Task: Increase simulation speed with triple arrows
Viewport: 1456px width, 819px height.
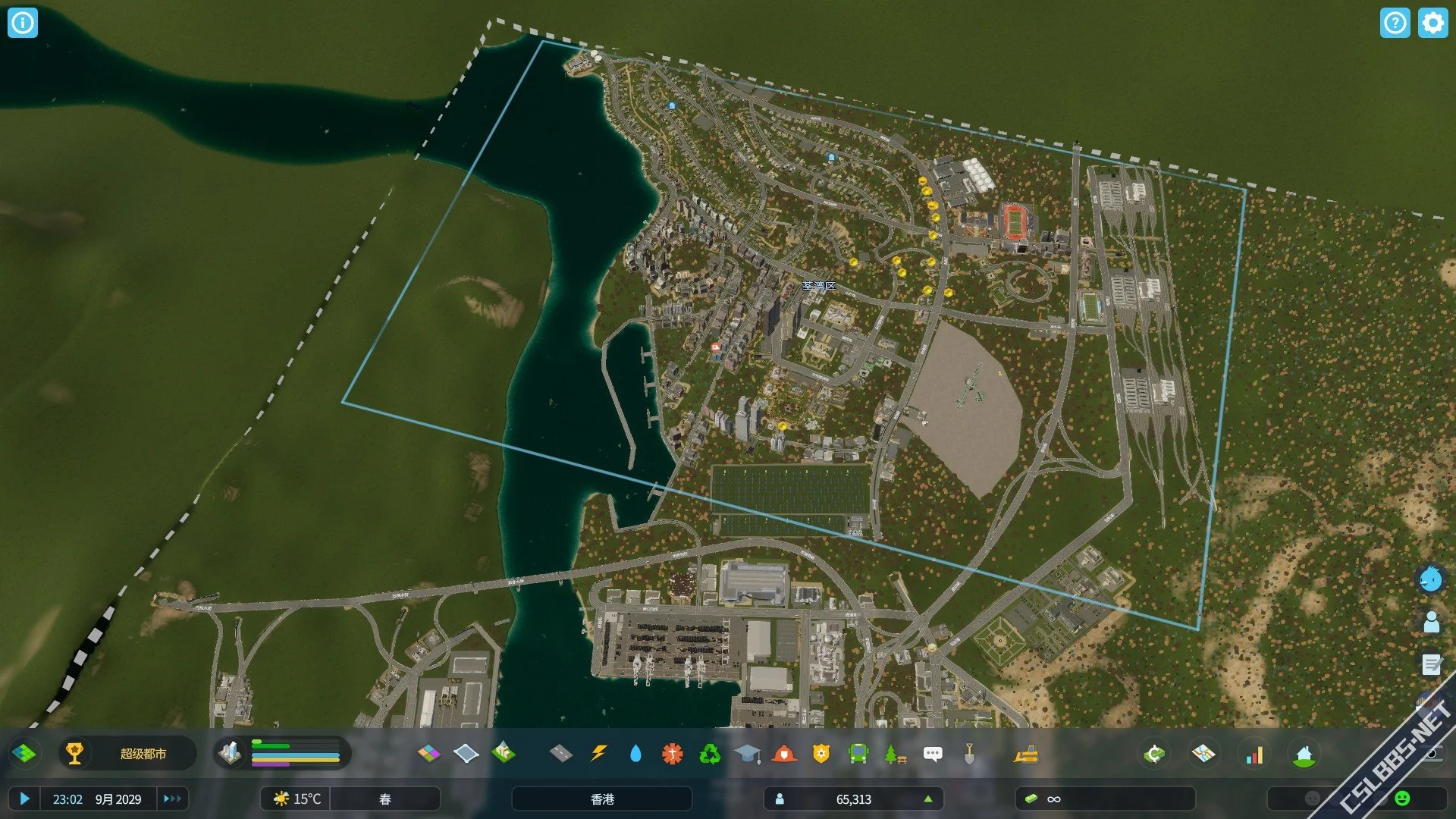Action: pyautogui.click(x=172, y=799)
